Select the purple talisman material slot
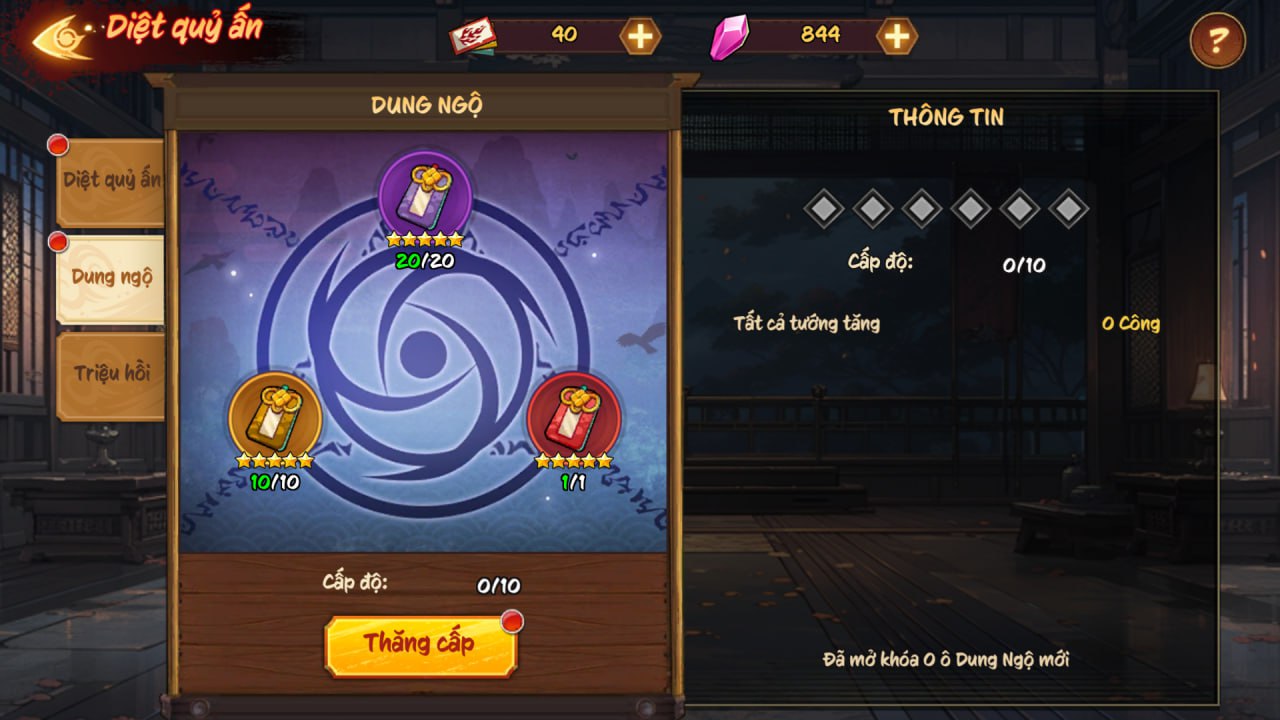 [x=425, y=194]
